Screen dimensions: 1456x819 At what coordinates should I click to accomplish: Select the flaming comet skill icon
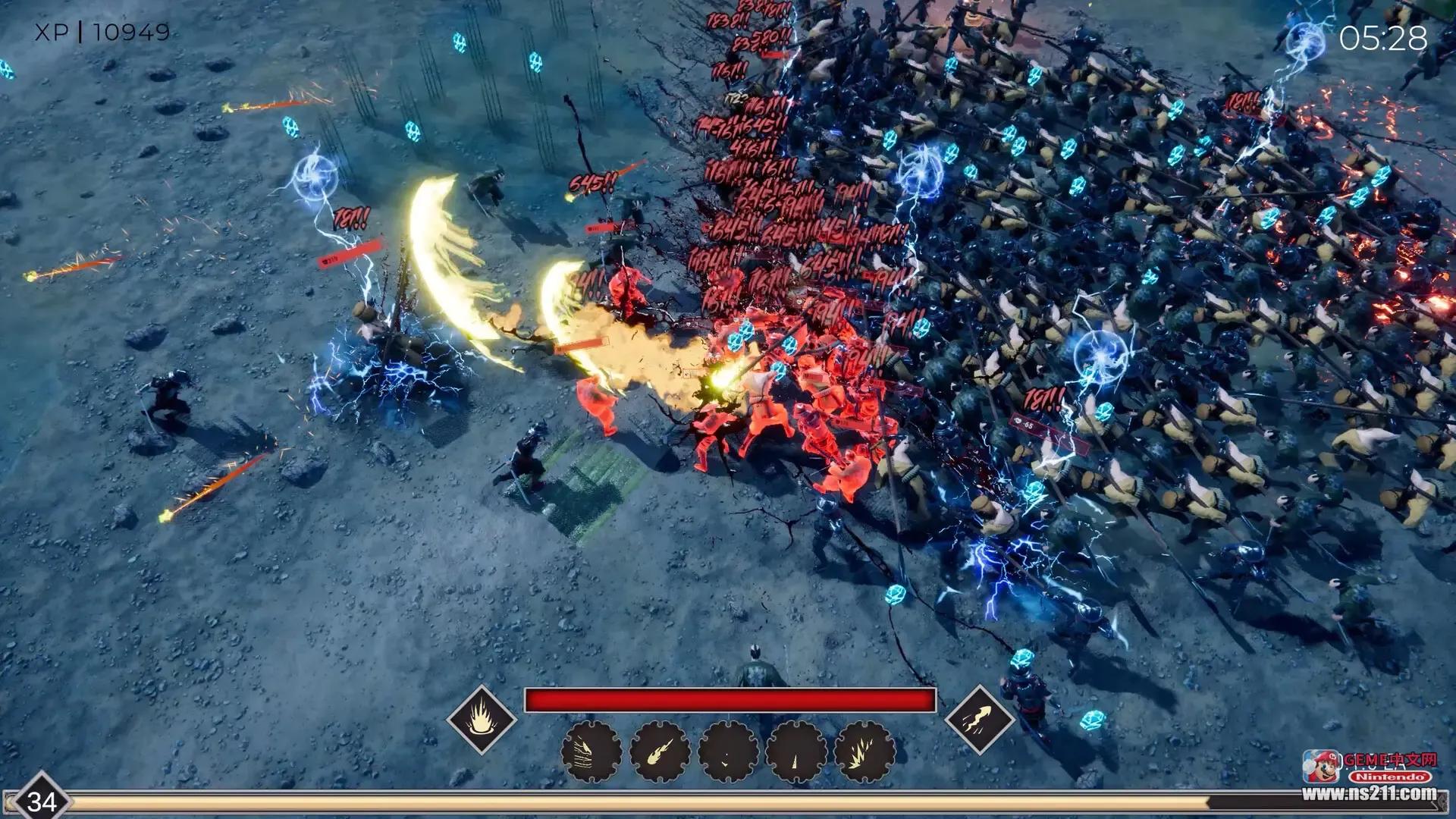coord(660,752)
